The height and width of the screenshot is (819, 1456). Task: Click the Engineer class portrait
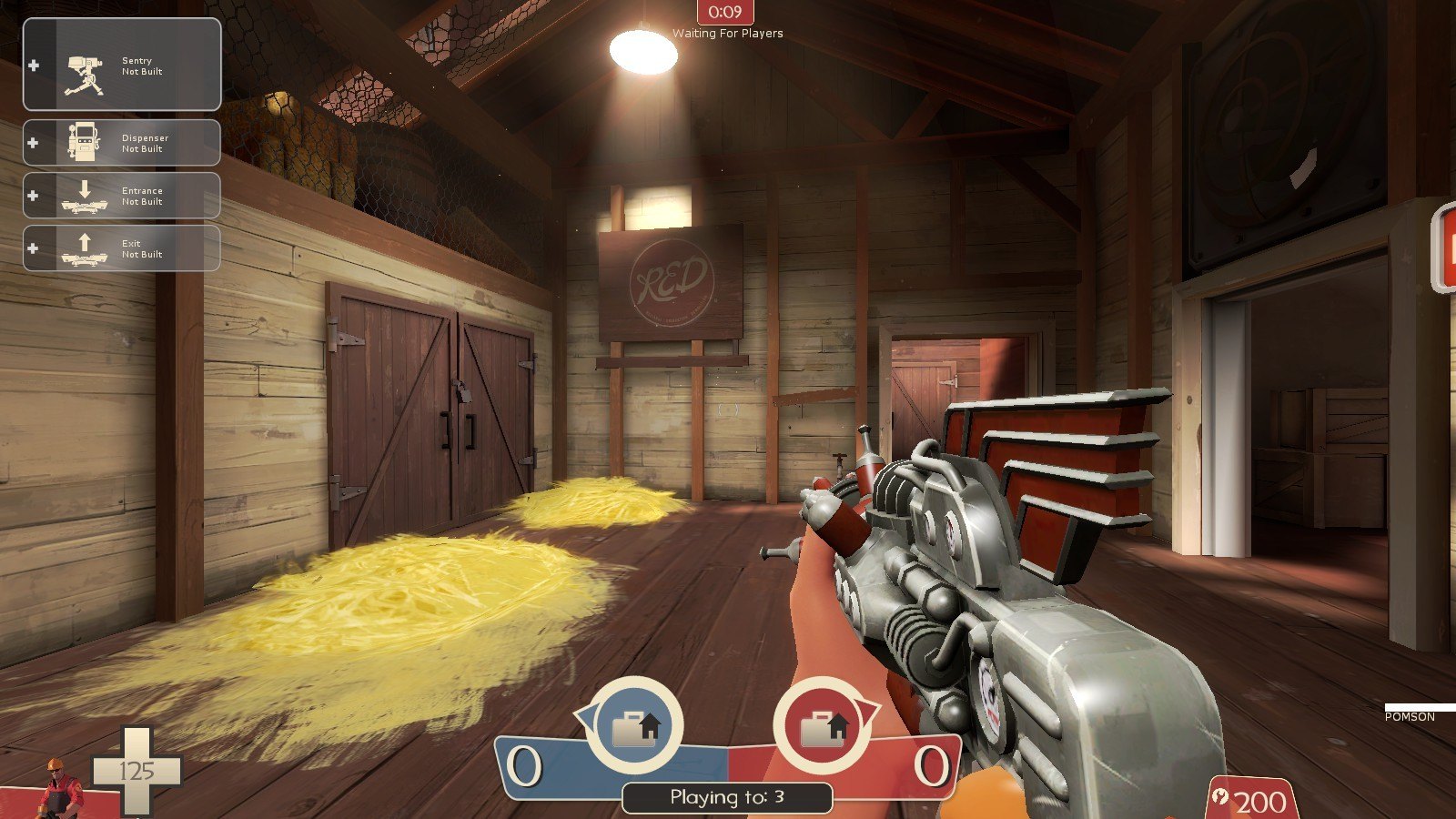click(63, 788)
